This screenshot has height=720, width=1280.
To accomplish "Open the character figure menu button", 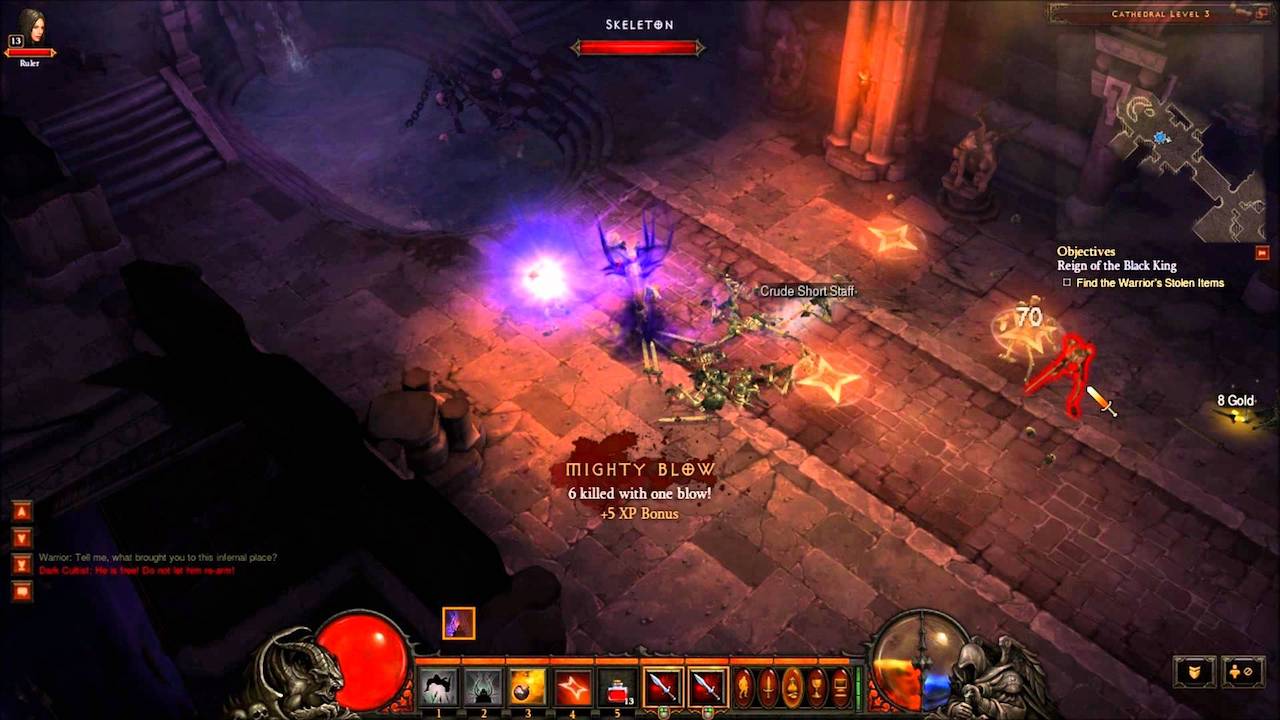I will coord(744,687).
